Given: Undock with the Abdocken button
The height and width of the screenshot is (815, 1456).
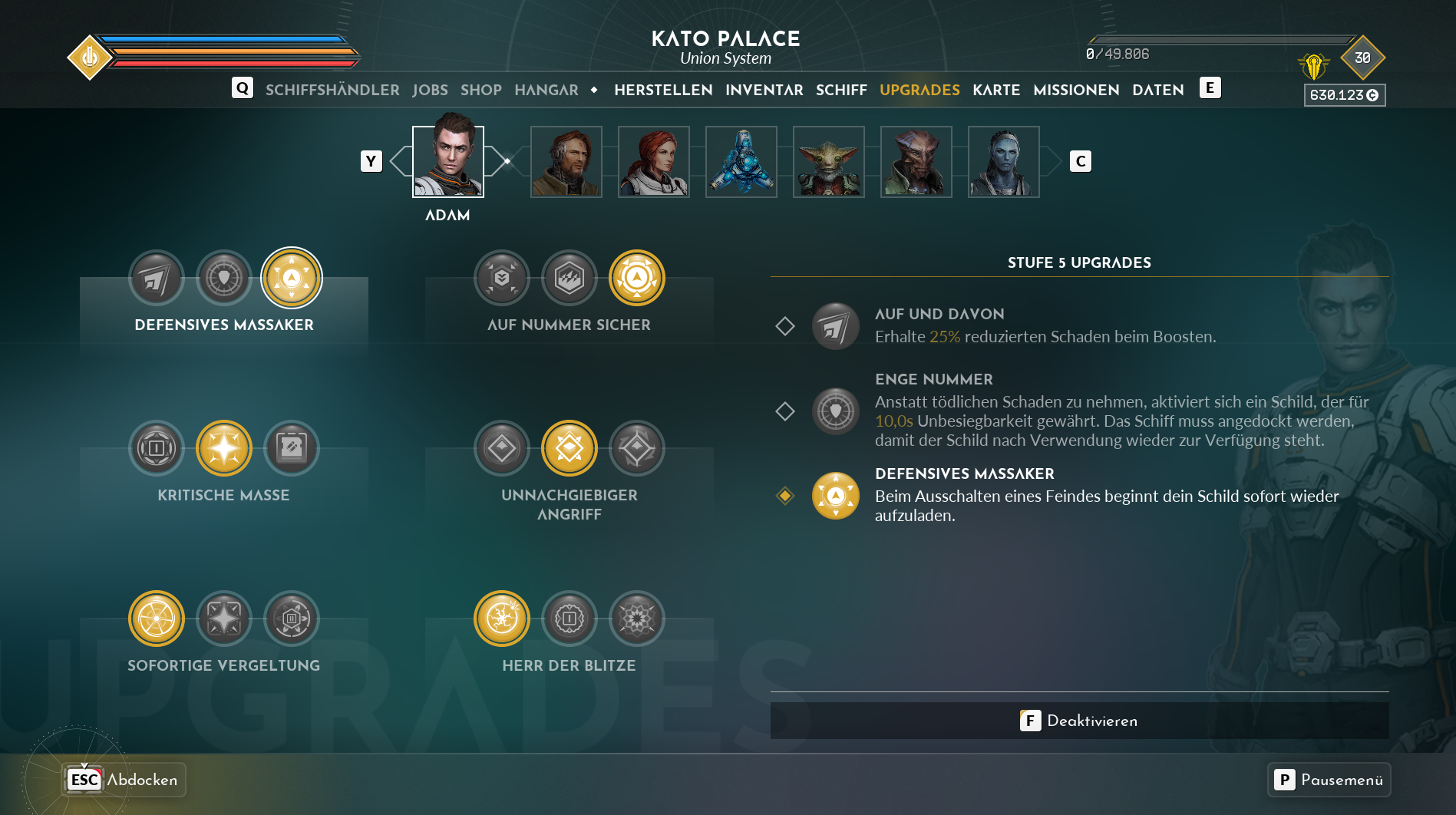Looking at the screenshot, I should [x=124, y=780].
